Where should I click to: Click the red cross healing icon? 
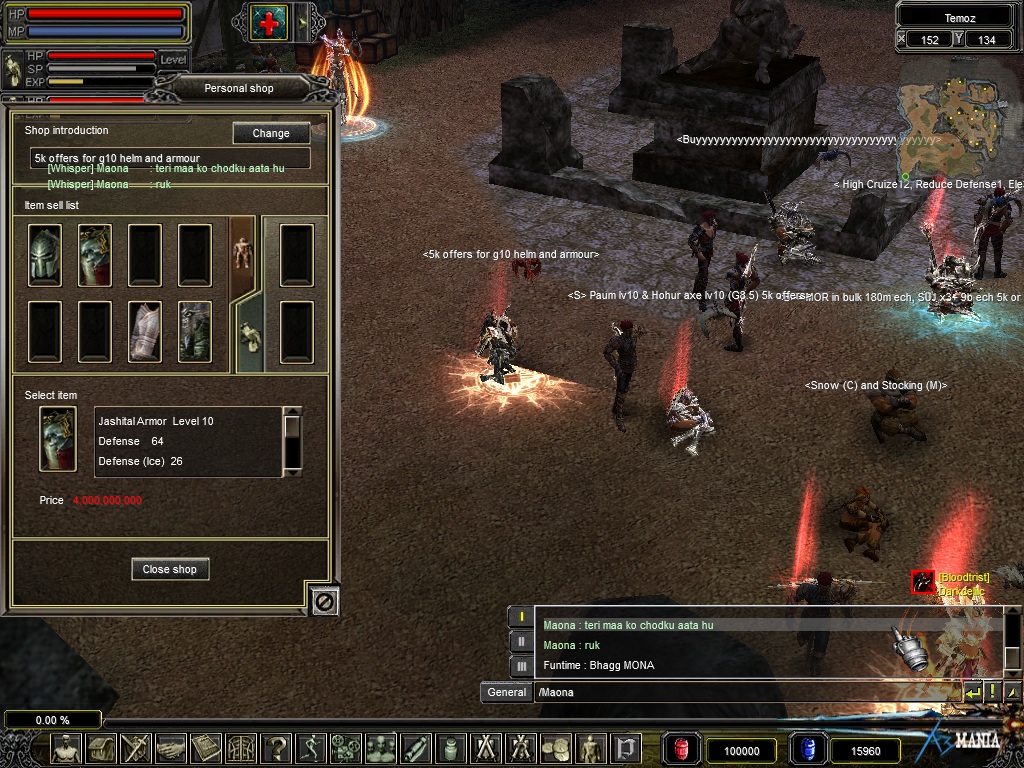[268, 22]
